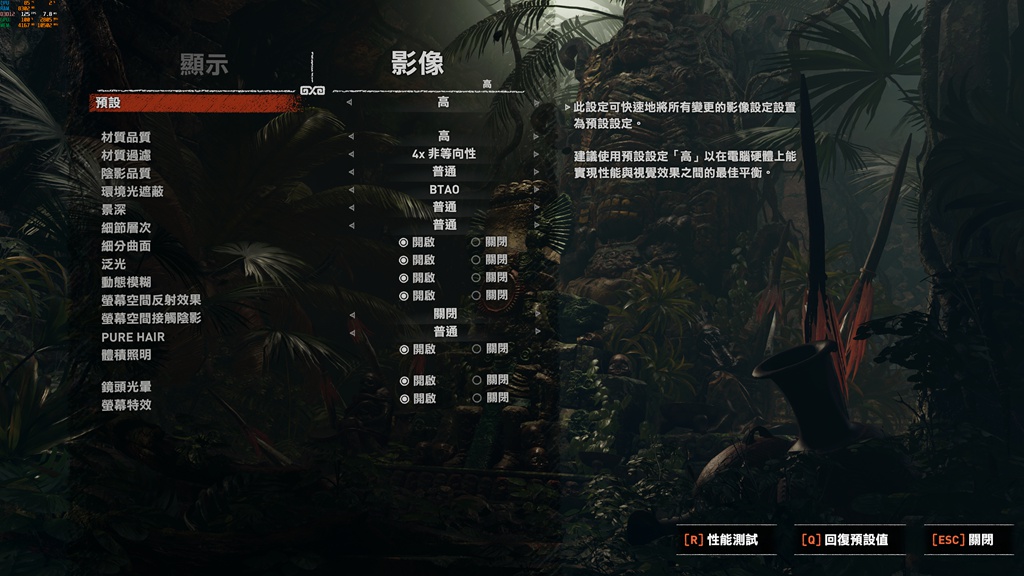Screen dimensions: 1024x576
Task: Lower 材質品質 with its left arrow
Action: (x=350, y=137)
